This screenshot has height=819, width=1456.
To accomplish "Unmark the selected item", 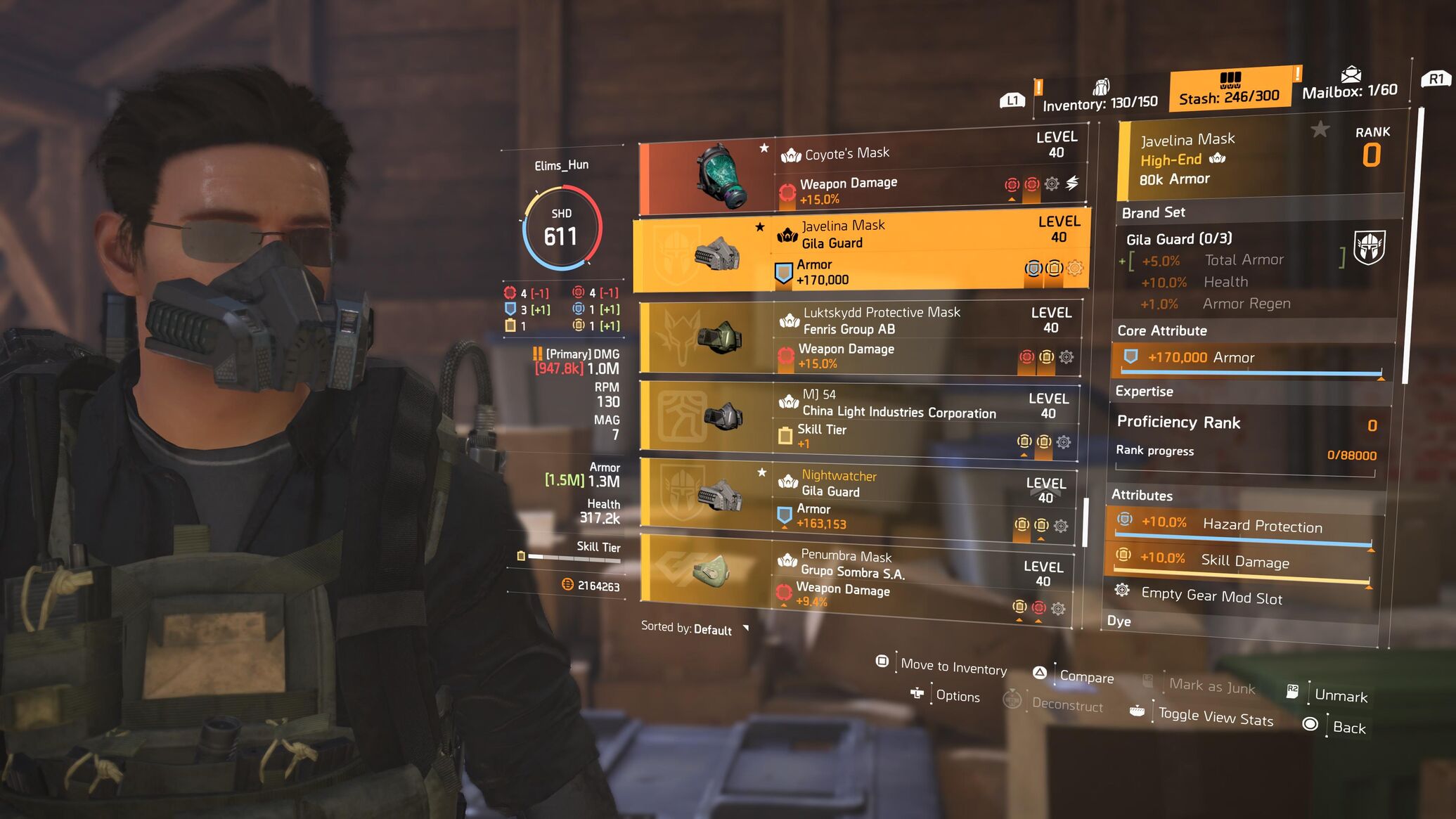I will 1340,696.
